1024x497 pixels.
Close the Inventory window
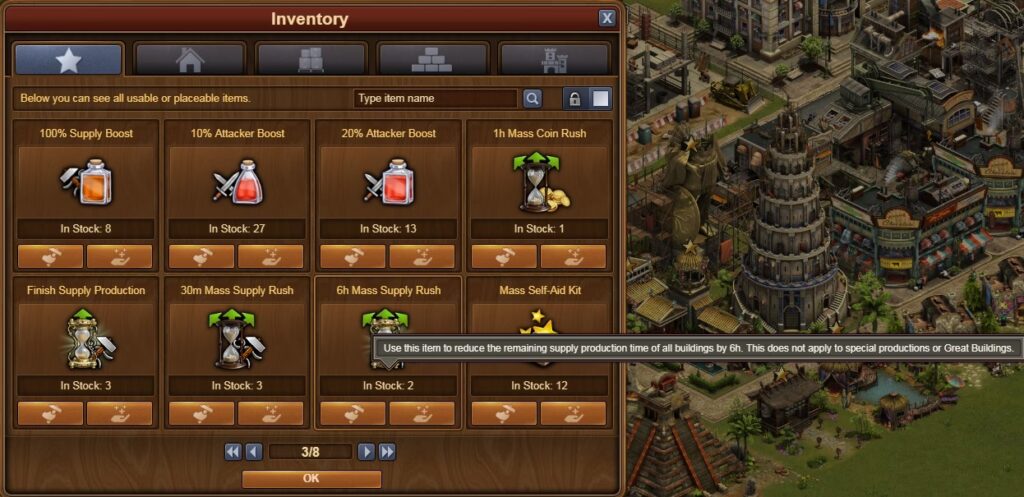[x=607, y=18]
